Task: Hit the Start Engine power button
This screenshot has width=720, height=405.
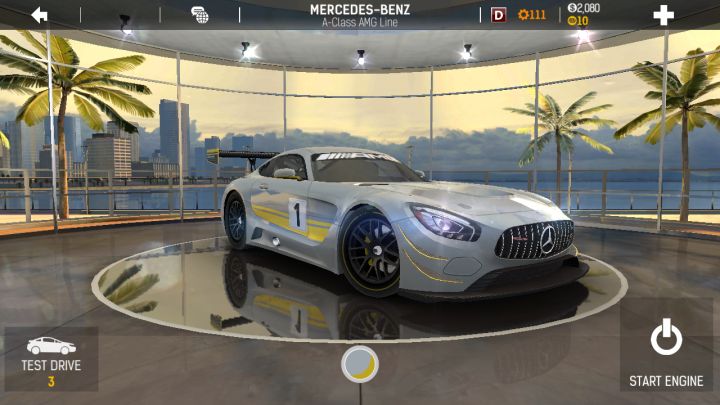Action: pos(666,350)
